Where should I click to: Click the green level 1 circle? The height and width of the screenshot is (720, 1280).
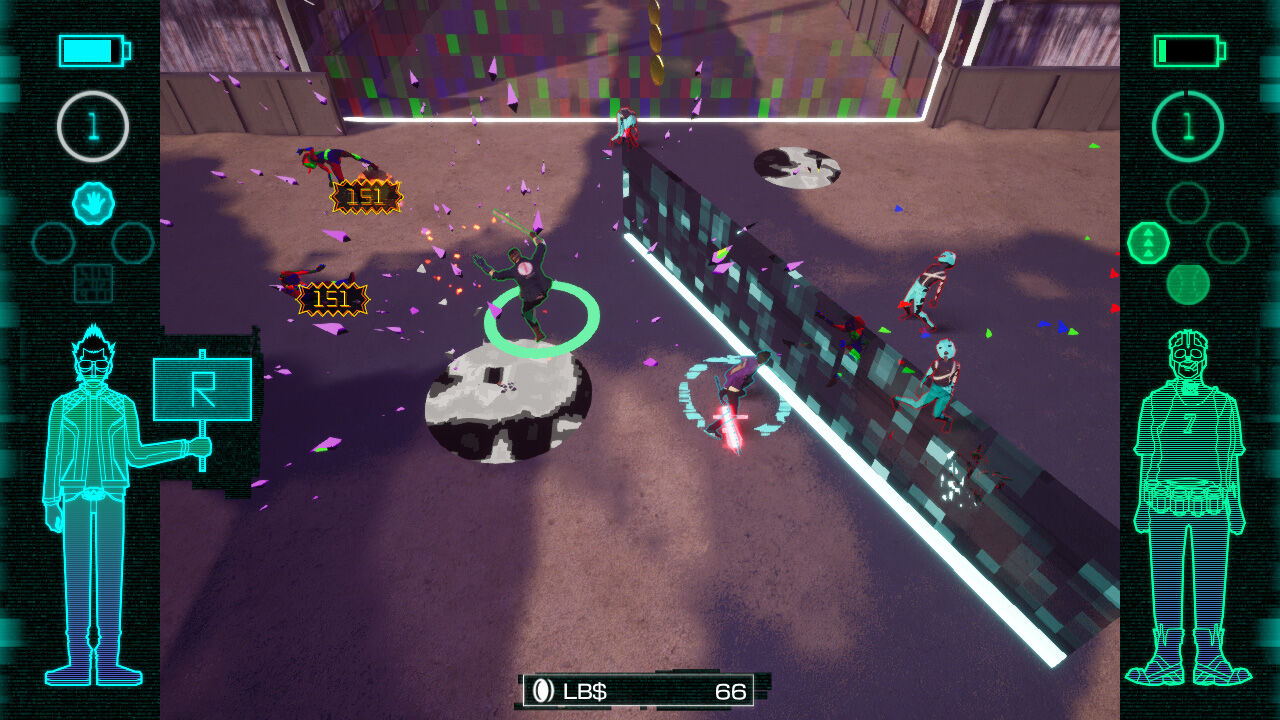(1188, 126)
